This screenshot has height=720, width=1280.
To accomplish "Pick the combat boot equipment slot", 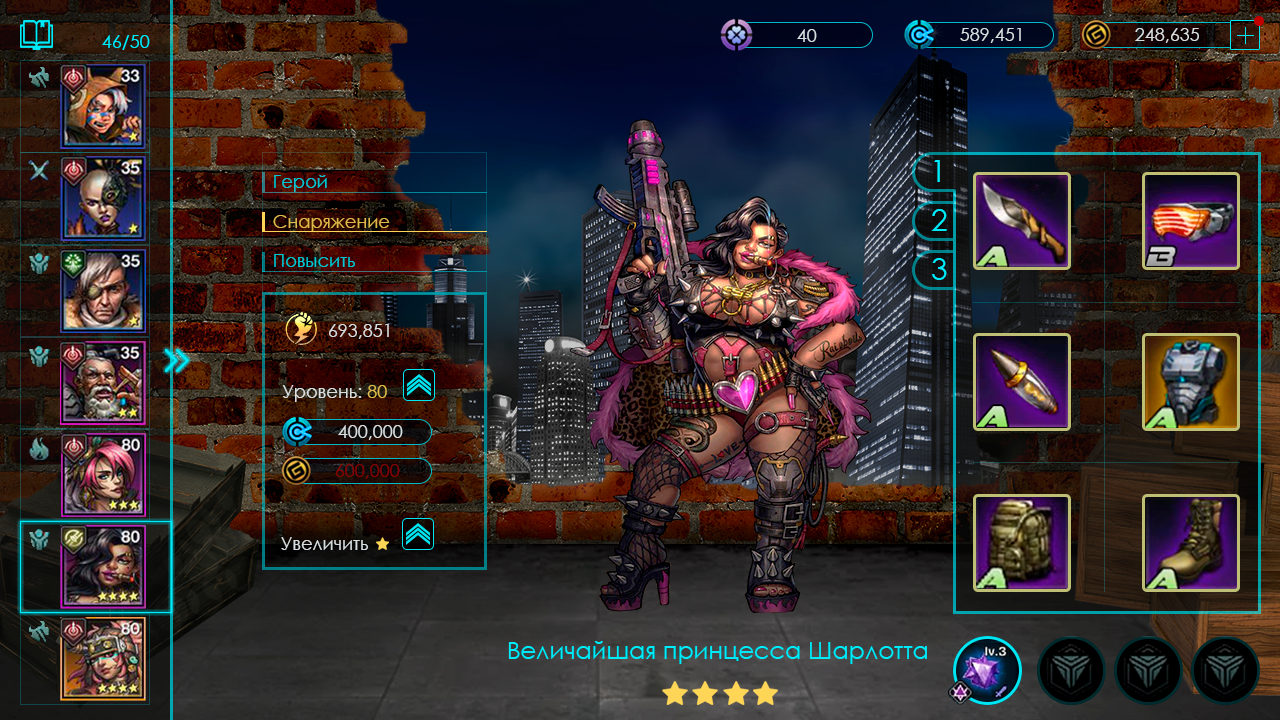I will [x=1190, y=542].
